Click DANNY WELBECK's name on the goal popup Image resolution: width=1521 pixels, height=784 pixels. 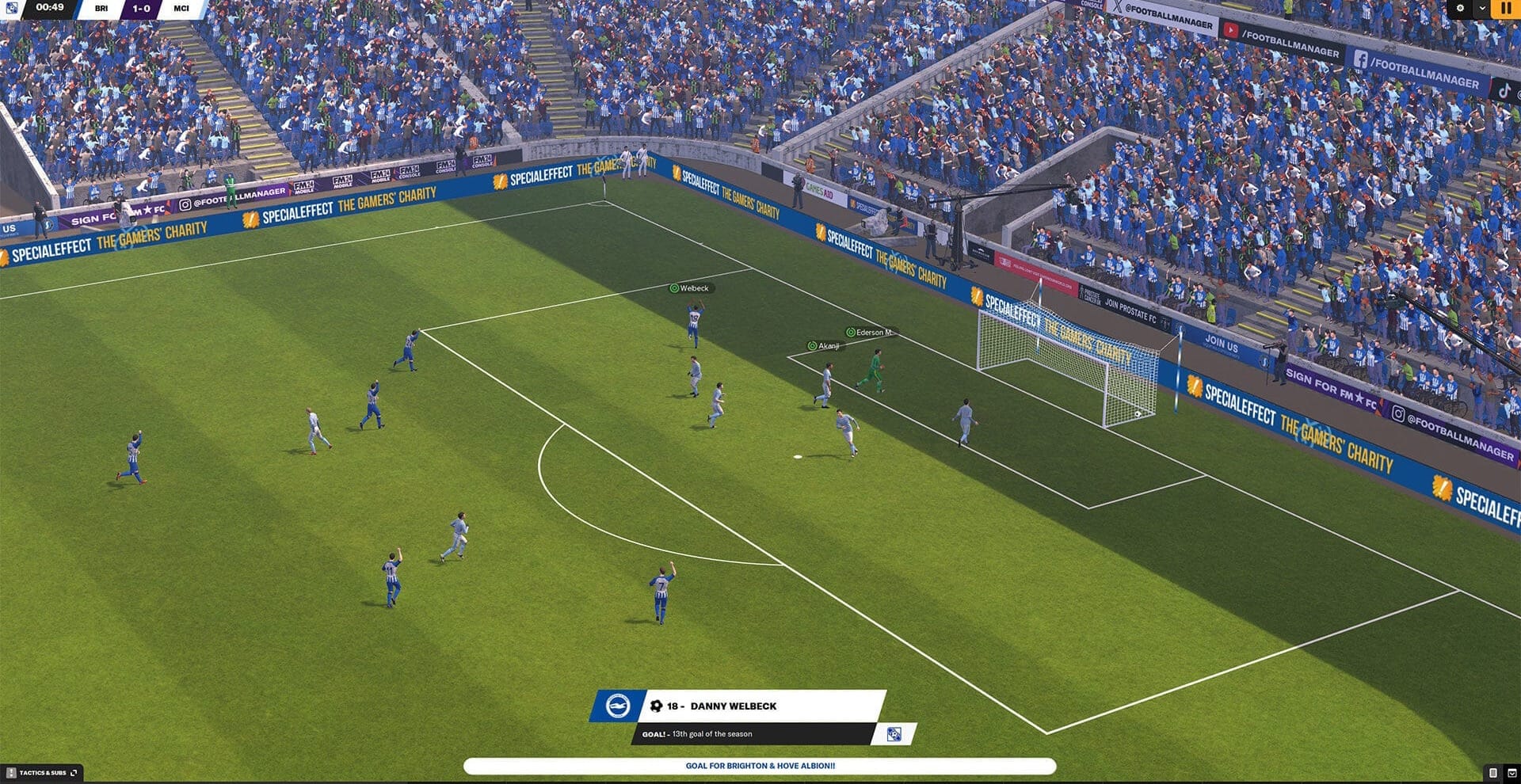click(x=733, y=706)
